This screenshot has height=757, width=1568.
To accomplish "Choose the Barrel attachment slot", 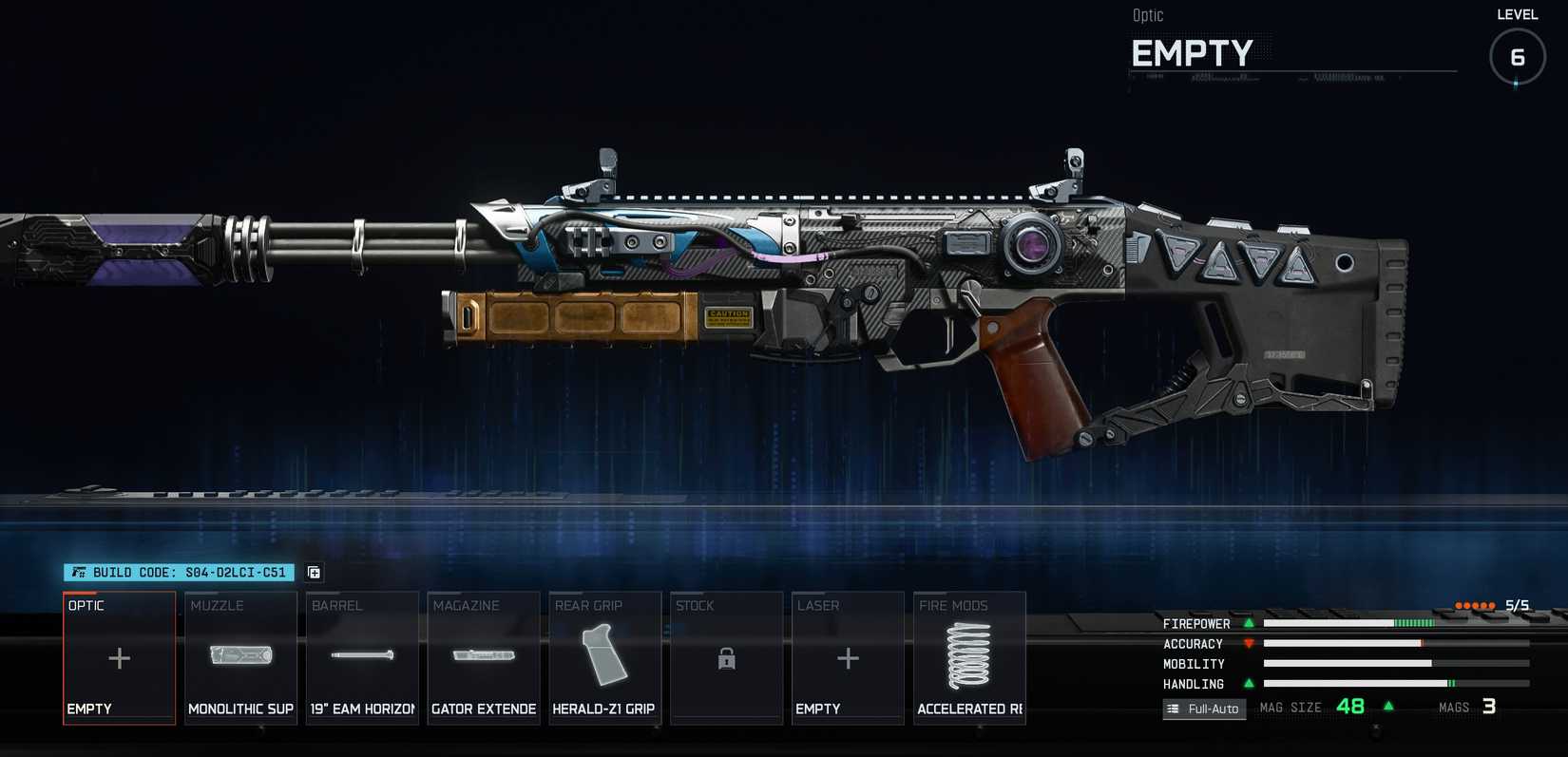I will (x=362, y=658).
